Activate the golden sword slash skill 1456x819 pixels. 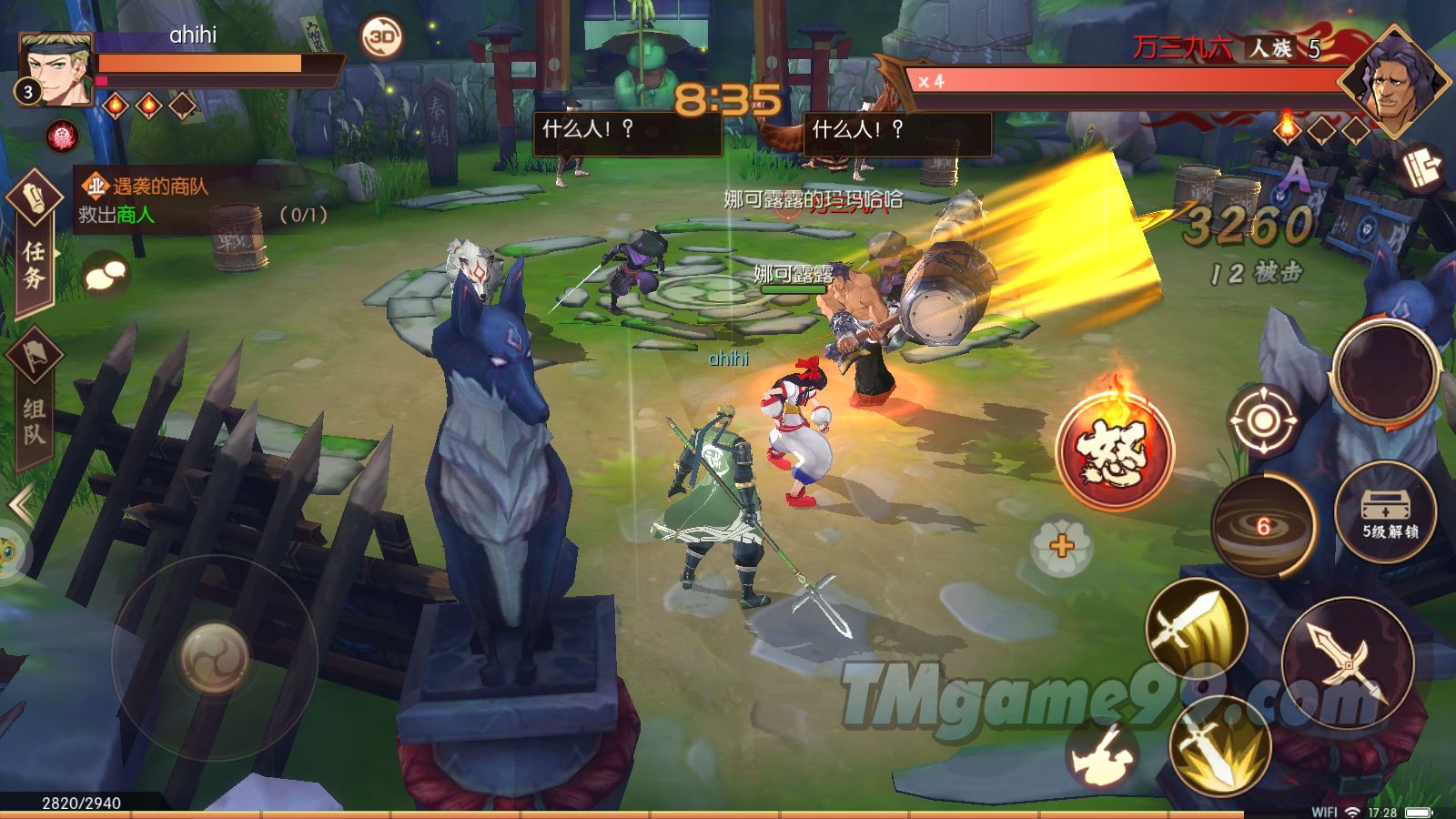[x=1195, y=629]
